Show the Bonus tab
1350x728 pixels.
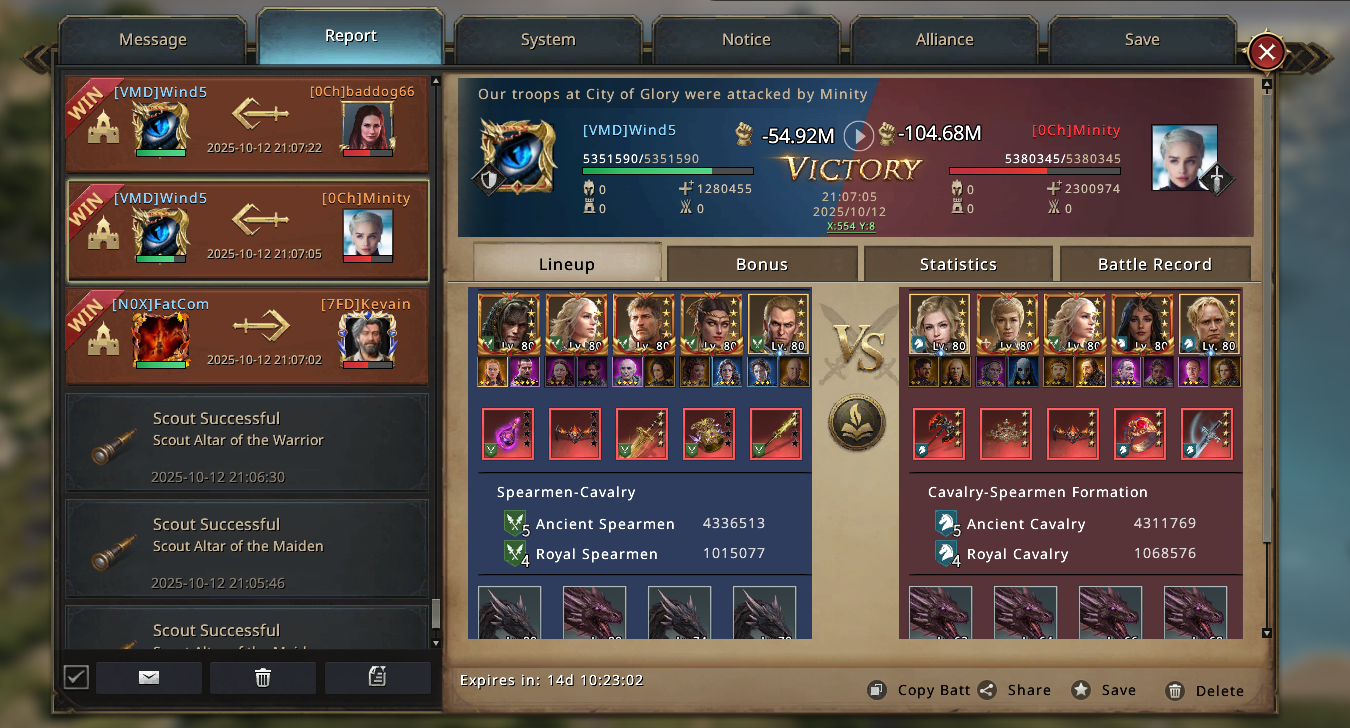tap(762, 264)
